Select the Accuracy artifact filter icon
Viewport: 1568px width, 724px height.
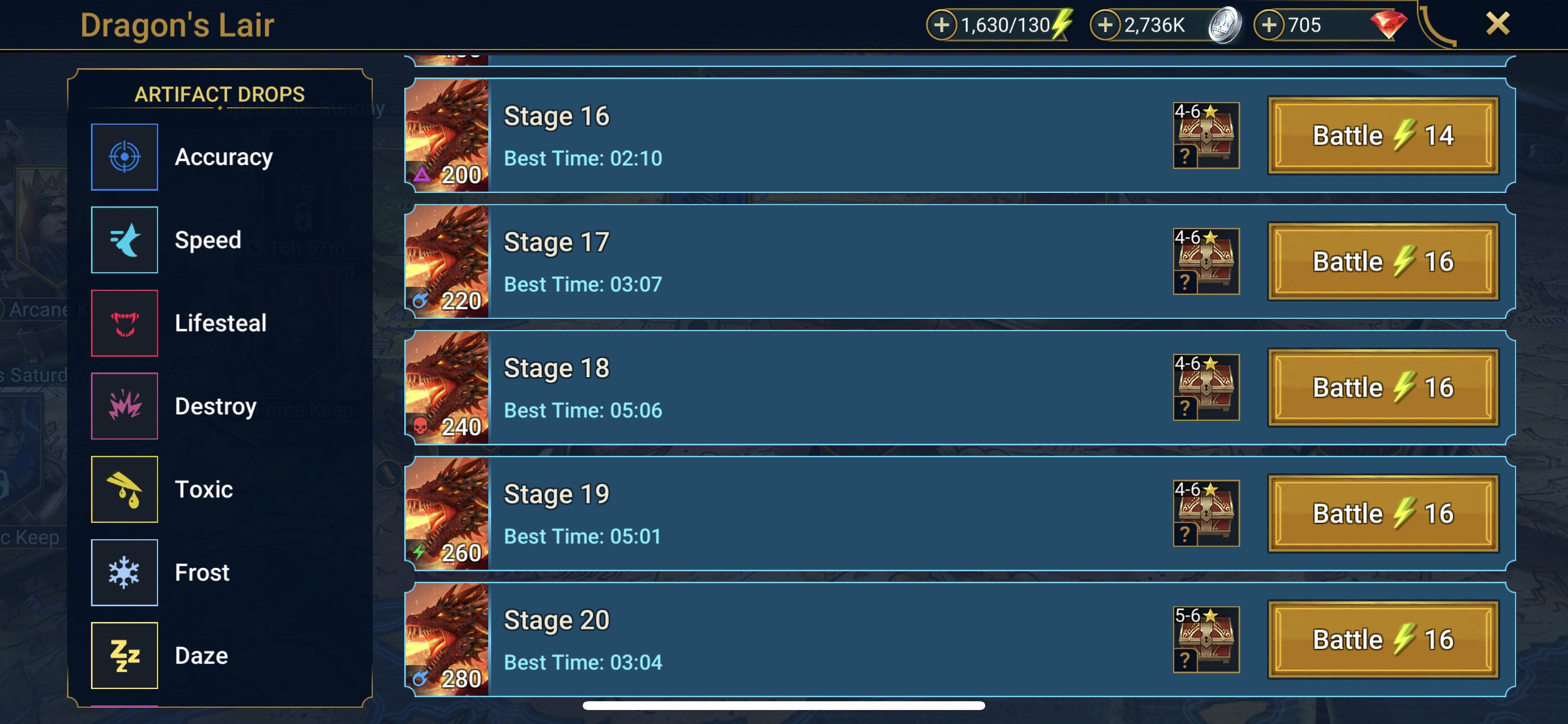click(124, 156)
